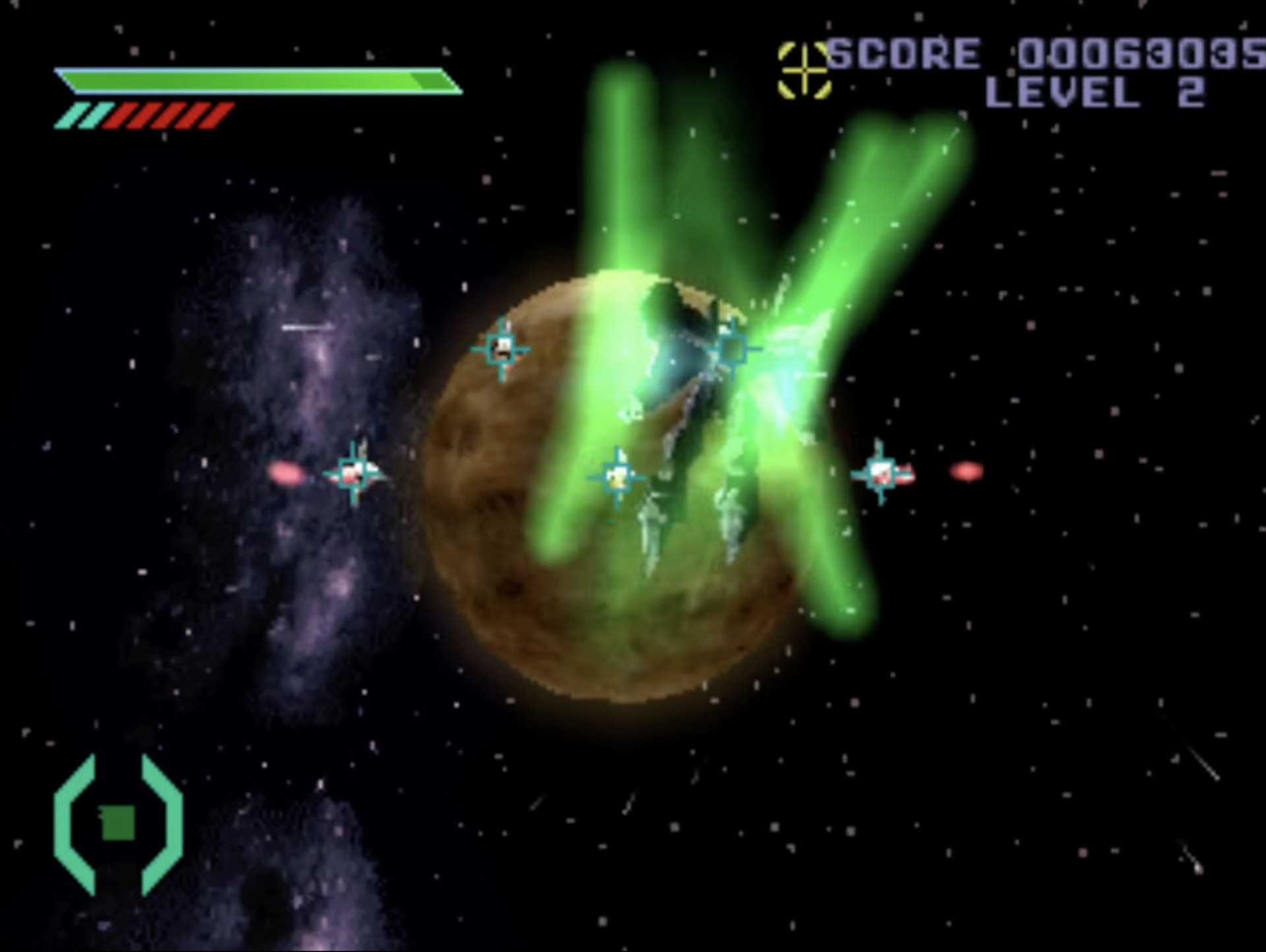Screen dimensions: 1266x952
Task: Select the yellow crosshair icon beside the score
Action: pyautogui.click(x=804, y=70)
